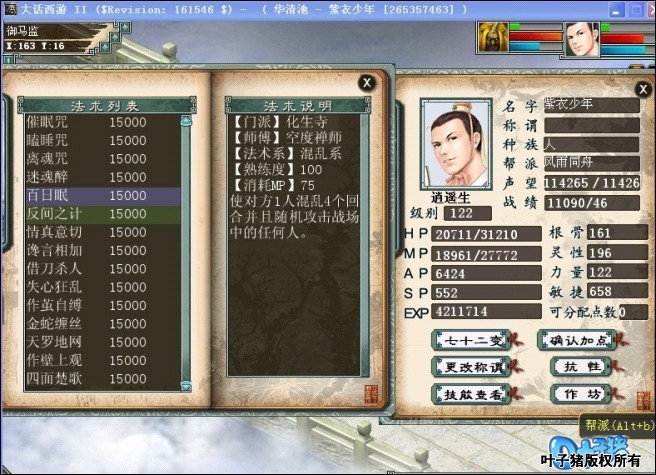Screen dimensions: 656x475
Task: Open the 作坊 workshop button
Action: (x=580, y=394)
